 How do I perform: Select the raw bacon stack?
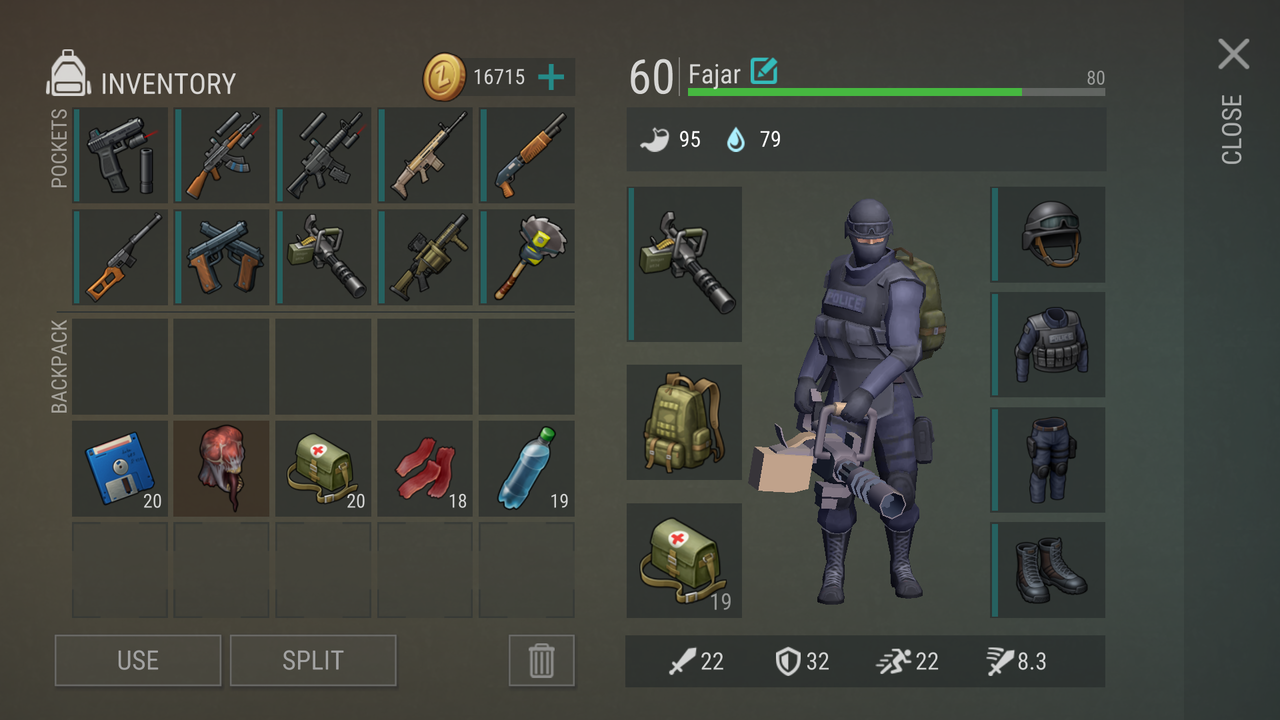[426, 468]
